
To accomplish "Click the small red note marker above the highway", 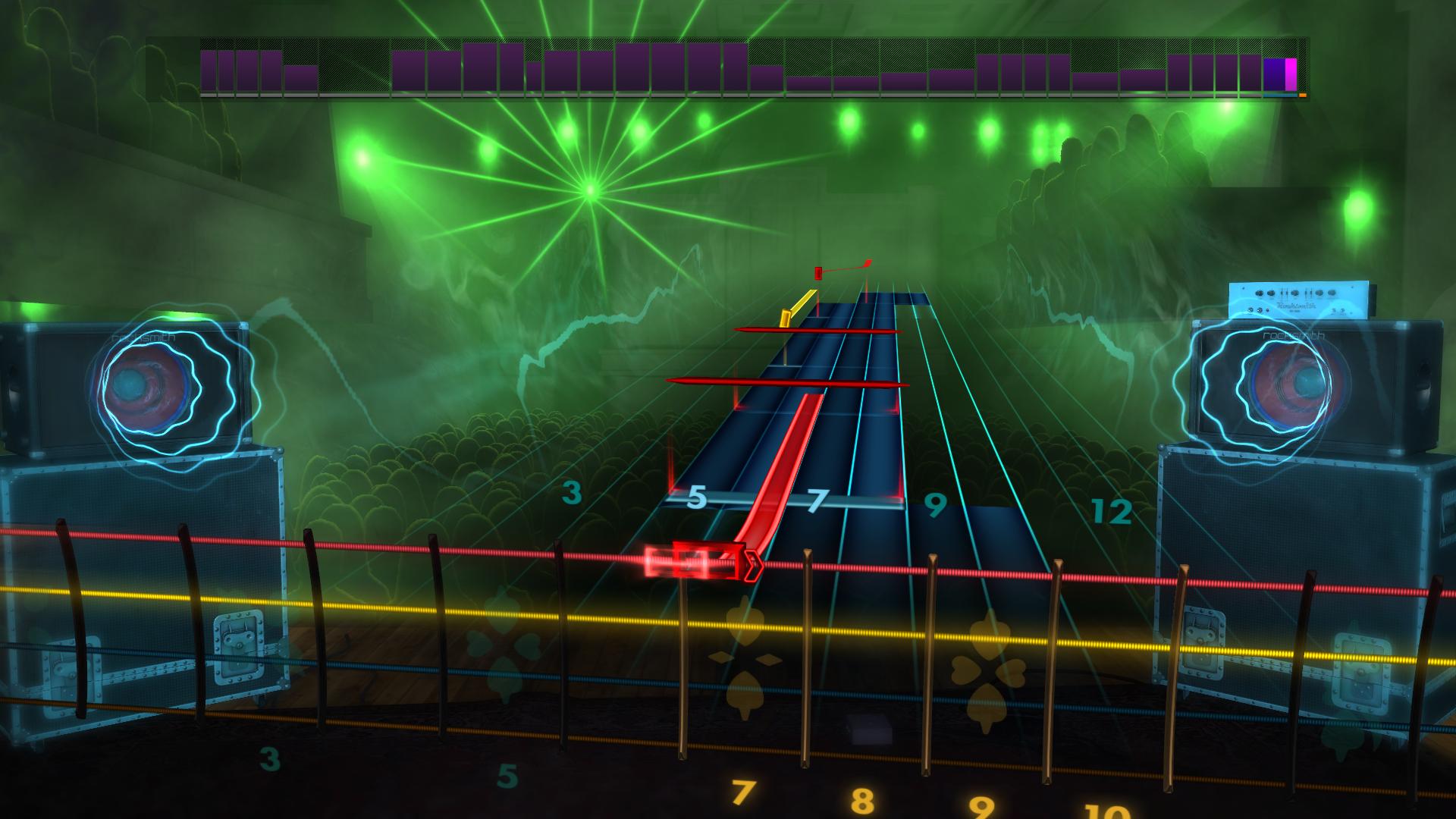I will coord(818,272).
